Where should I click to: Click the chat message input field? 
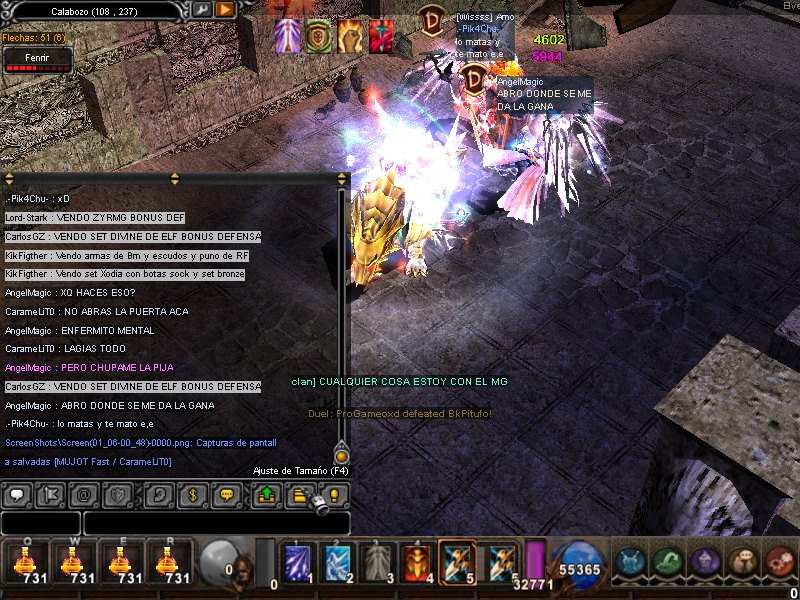pos(216,523)
